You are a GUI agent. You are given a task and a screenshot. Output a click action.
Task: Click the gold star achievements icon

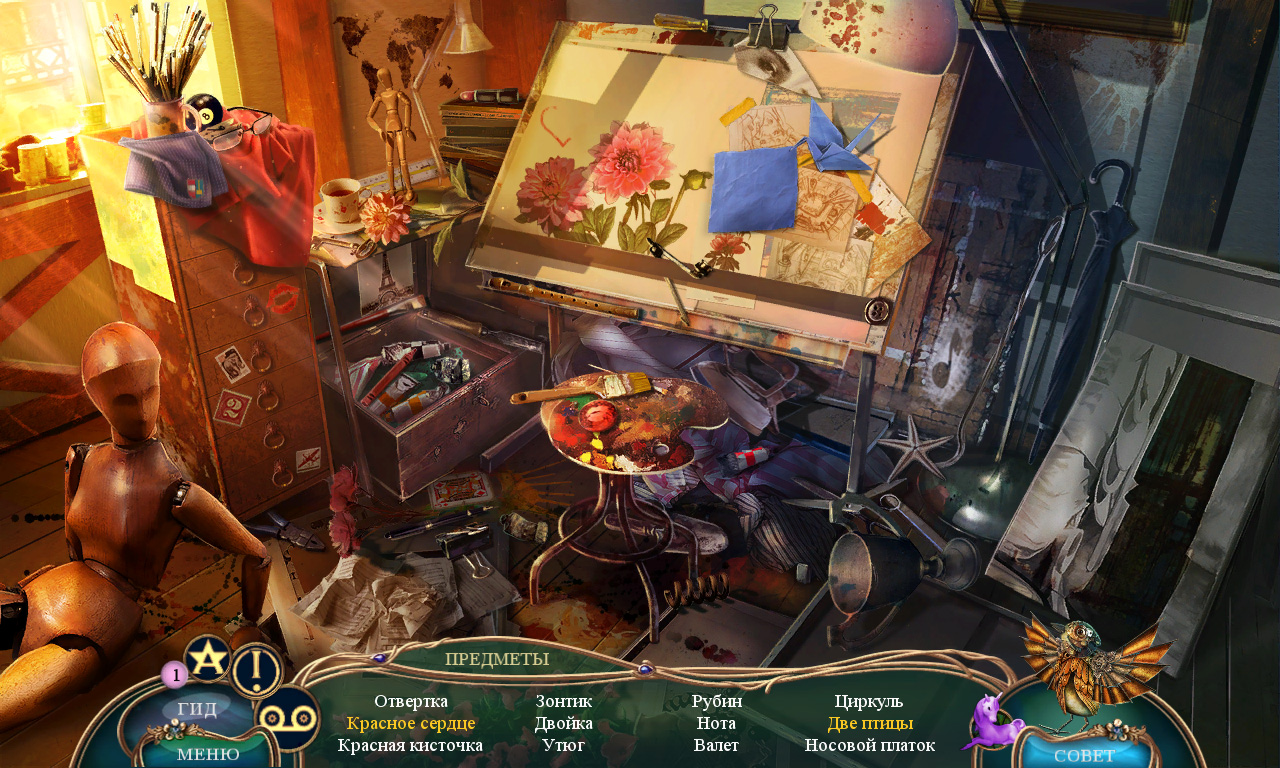pos(208,658)
